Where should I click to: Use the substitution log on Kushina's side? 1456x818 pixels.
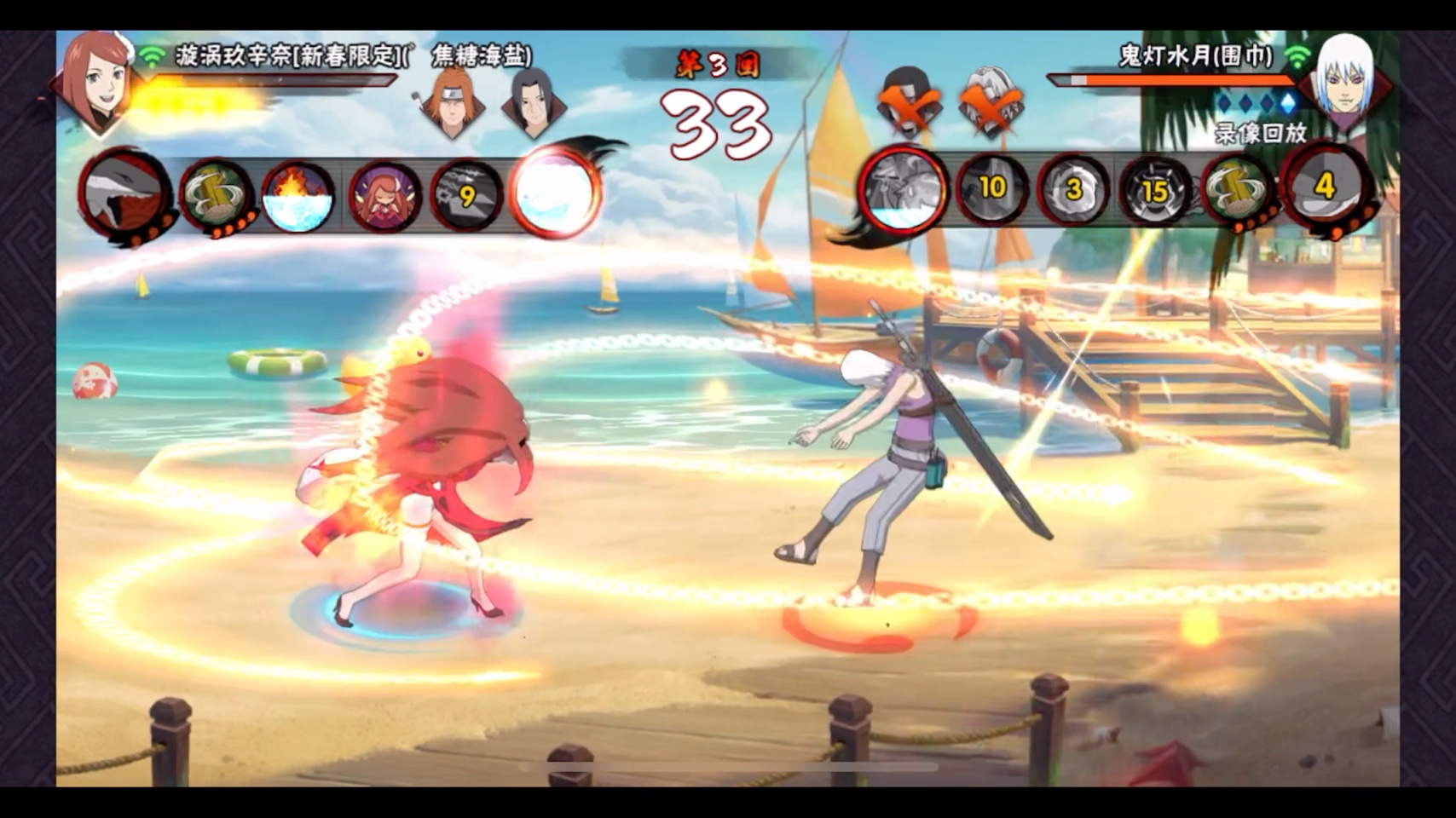click(216, 196)
